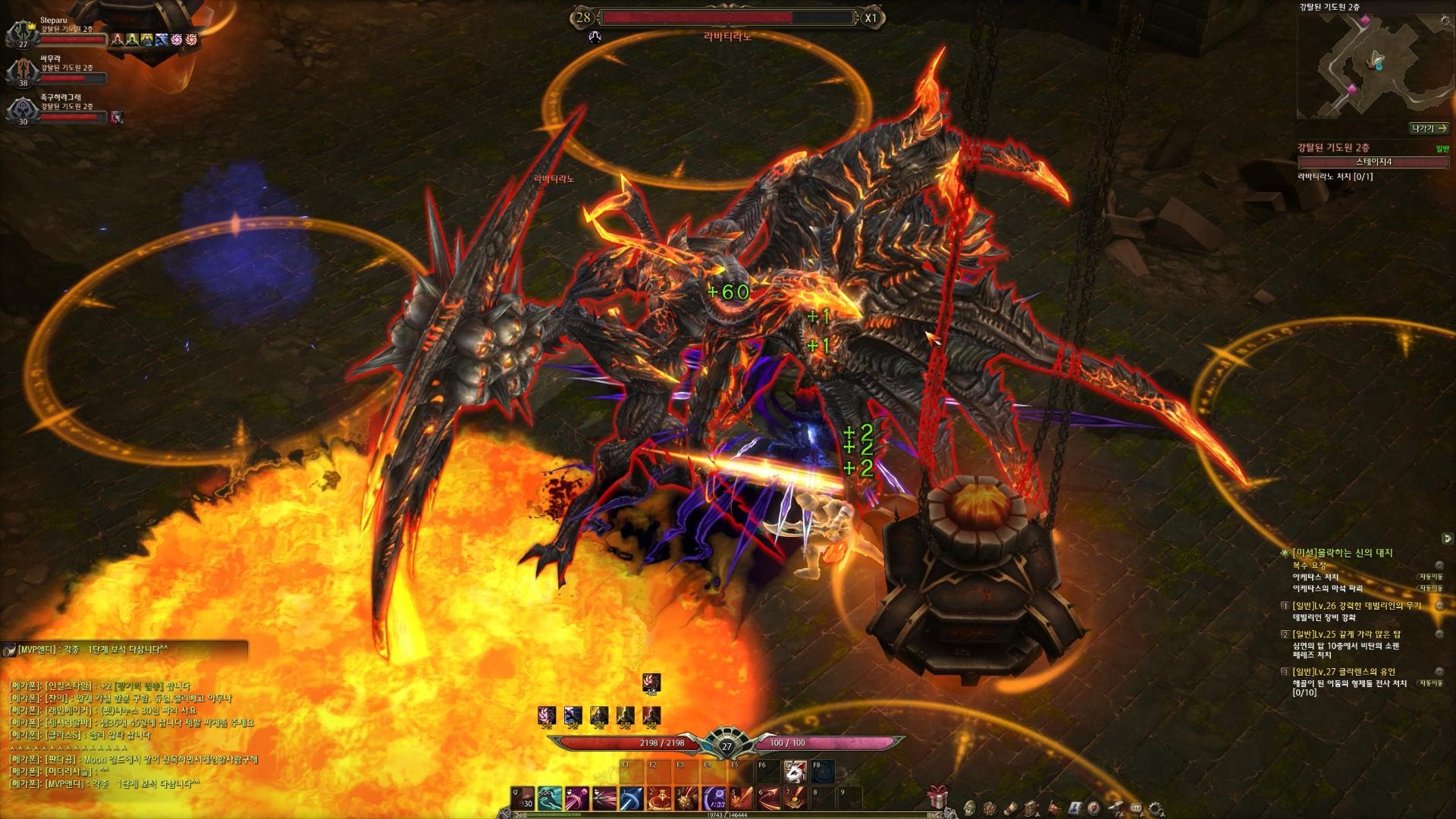Toggle 자동이동 on the 아케타스 처치 objective
Viewport: 1456px width, 819px height.
(1431, 577)
